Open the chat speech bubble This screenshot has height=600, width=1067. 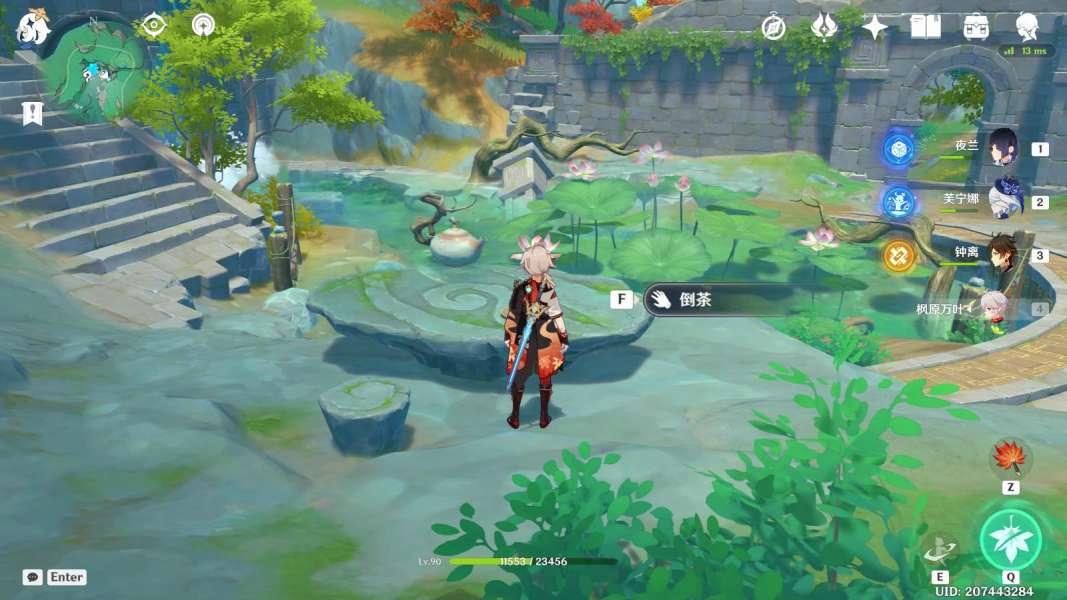pyautogui.click(x=33, y=577)
